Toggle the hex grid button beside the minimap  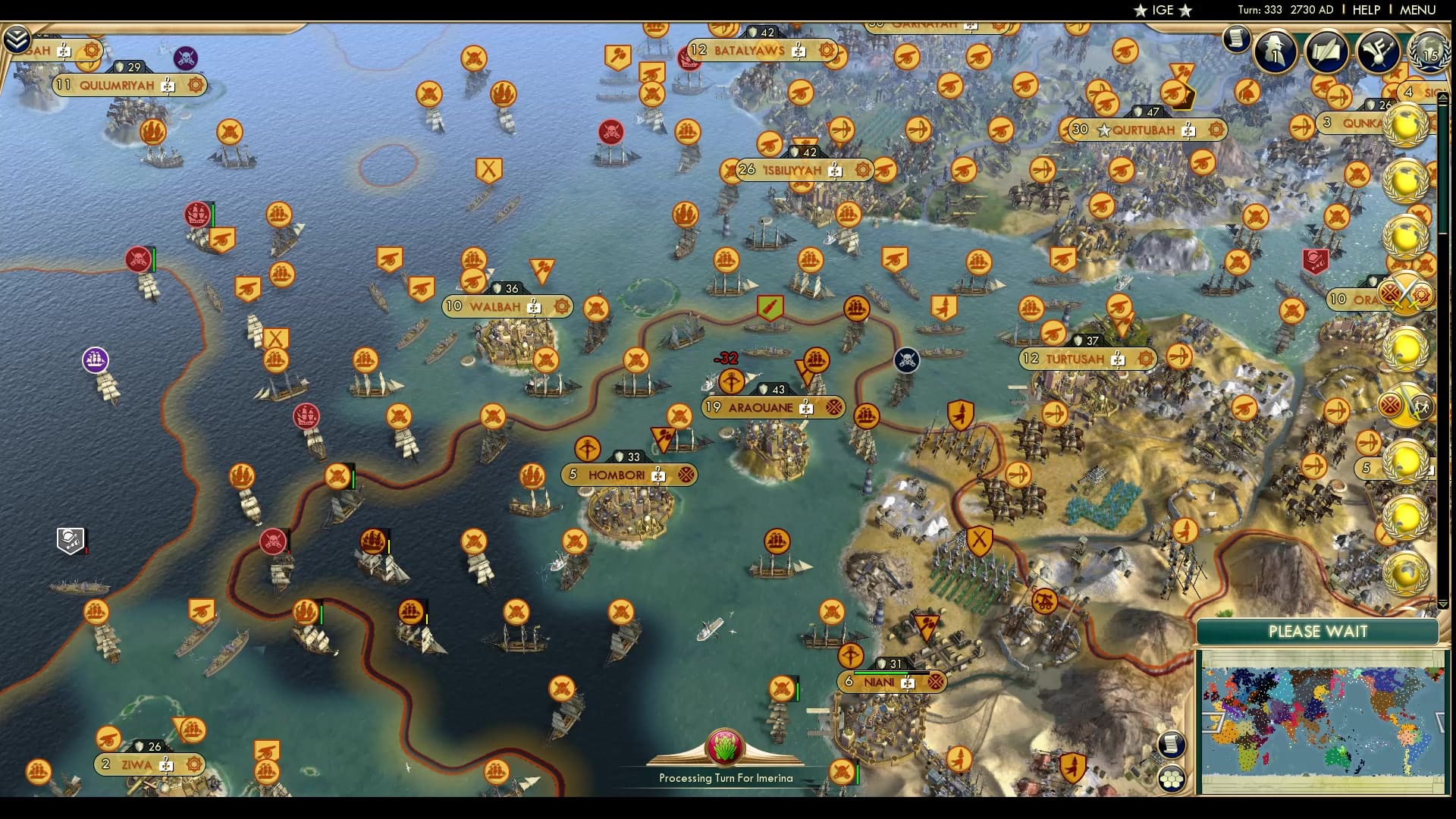pyautogui.click(x=1172, y=778)
